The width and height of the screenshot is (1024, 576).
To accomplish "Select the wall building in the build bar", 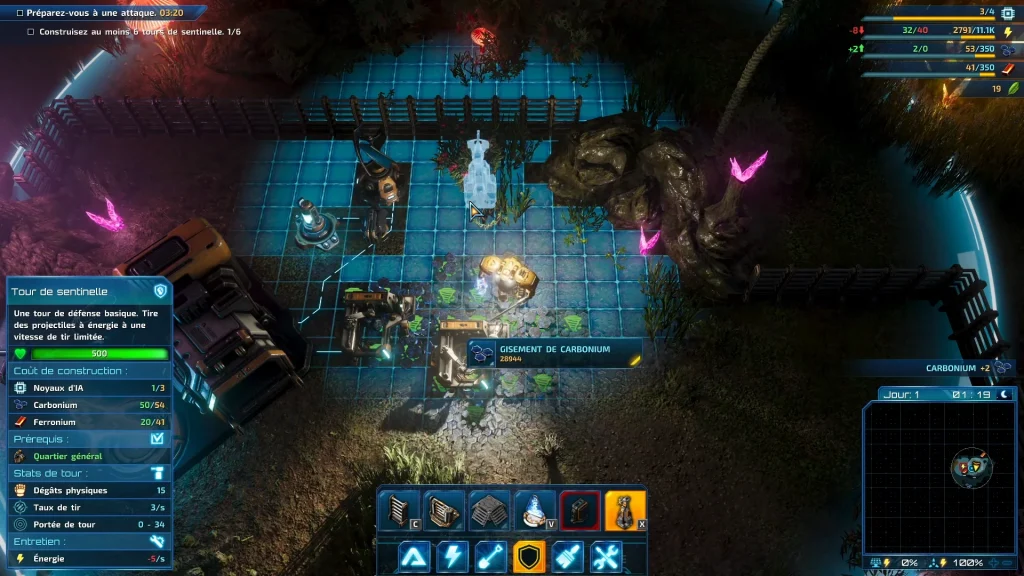I will coord(399,510).
